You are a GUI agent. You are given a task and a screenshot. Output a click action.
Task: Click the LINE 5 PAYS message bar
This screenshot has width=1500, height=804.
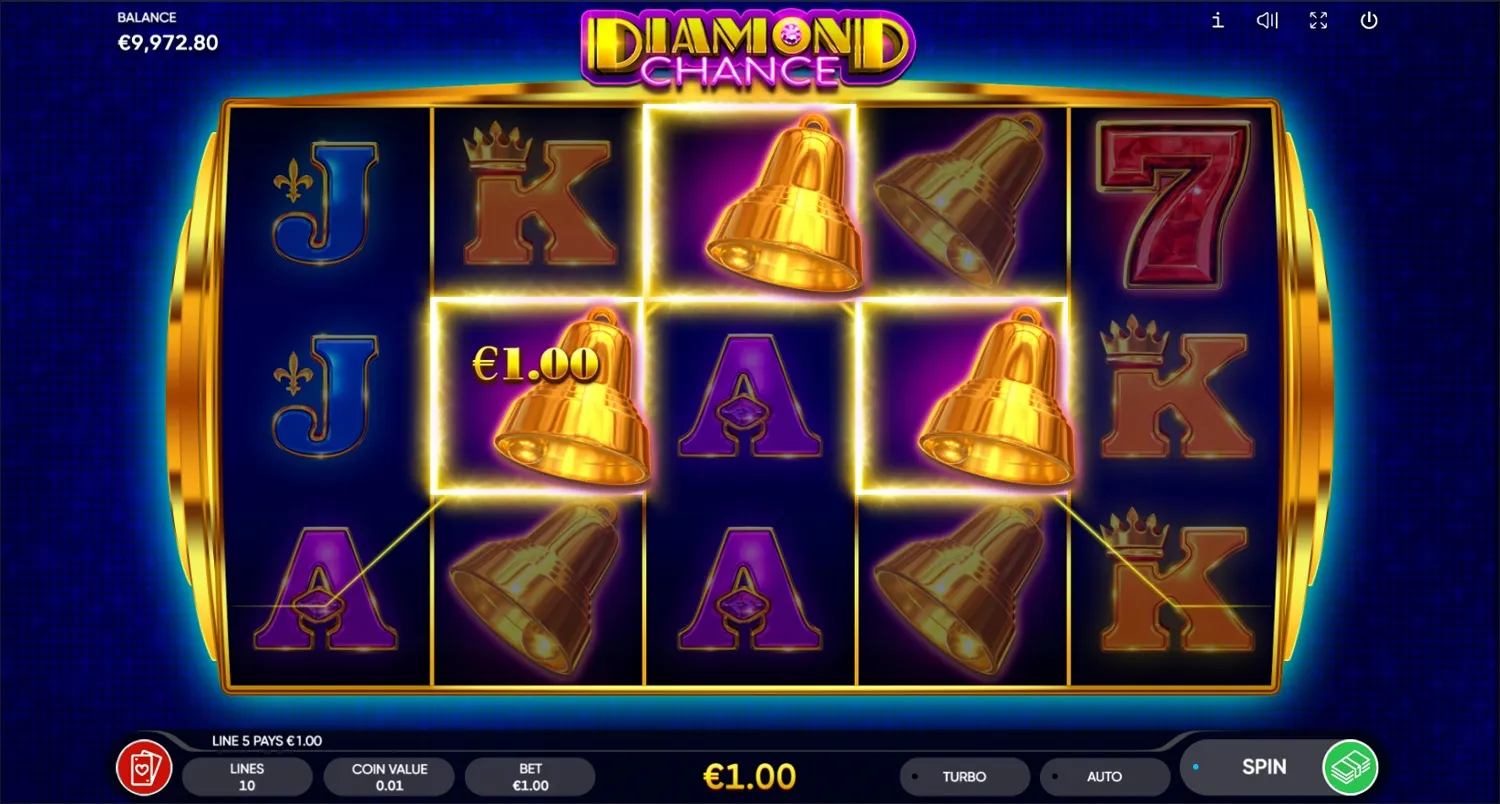[x=265, y=740]
